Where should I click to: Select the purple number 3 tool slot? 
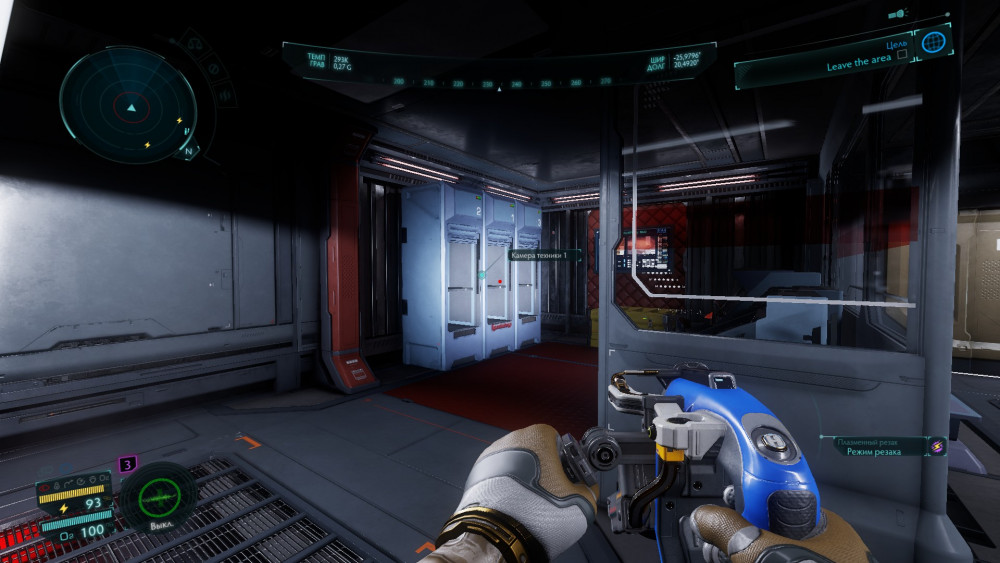[x=127, y=464]
